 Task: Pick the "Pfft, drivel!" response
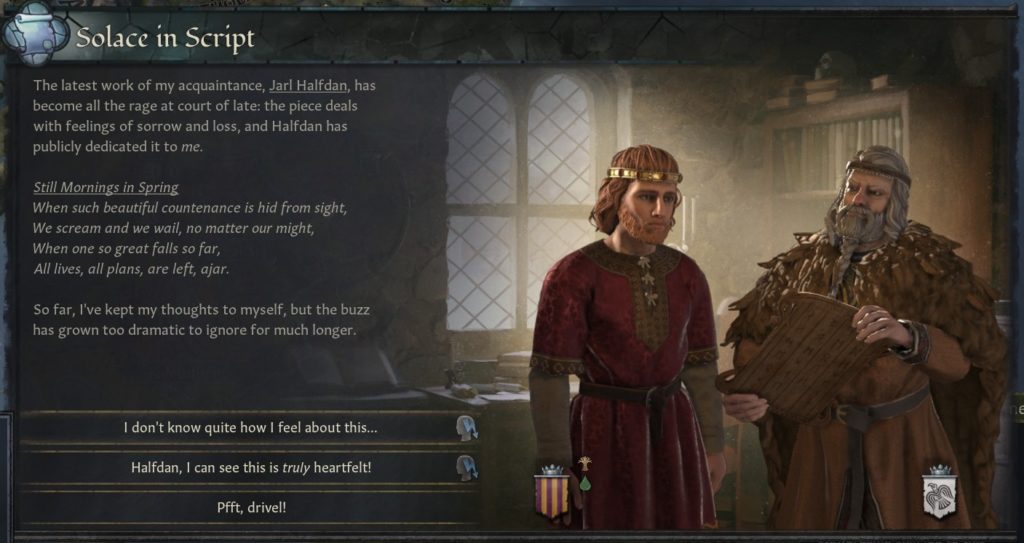[x=250, y=507]
